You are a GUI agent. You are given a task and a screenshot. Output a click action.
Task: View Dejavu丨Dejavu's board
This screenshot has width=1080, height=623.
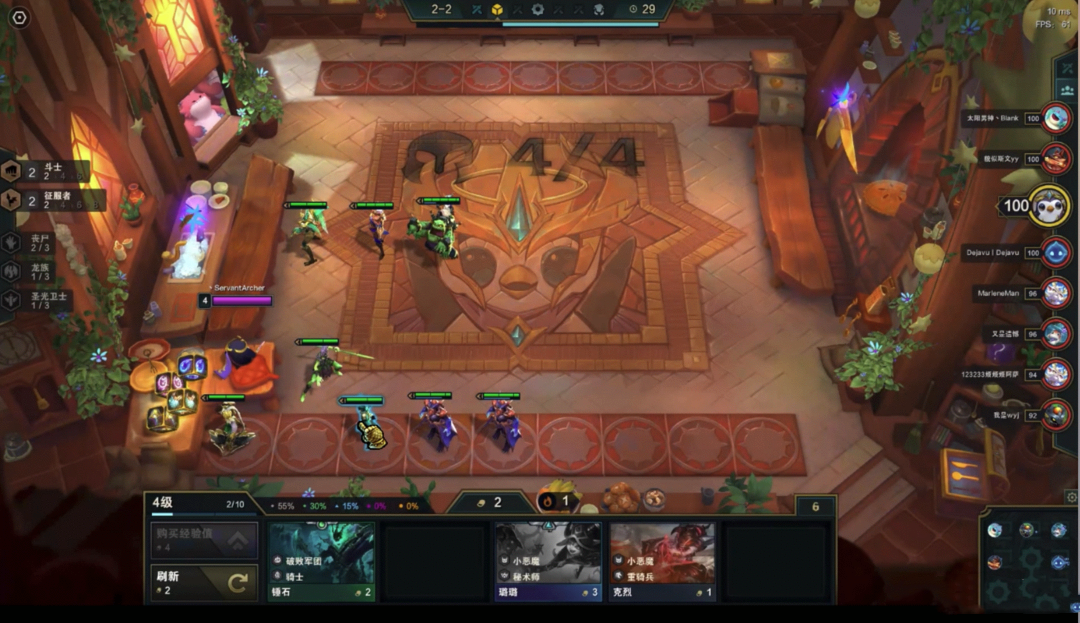(1055, 252)
